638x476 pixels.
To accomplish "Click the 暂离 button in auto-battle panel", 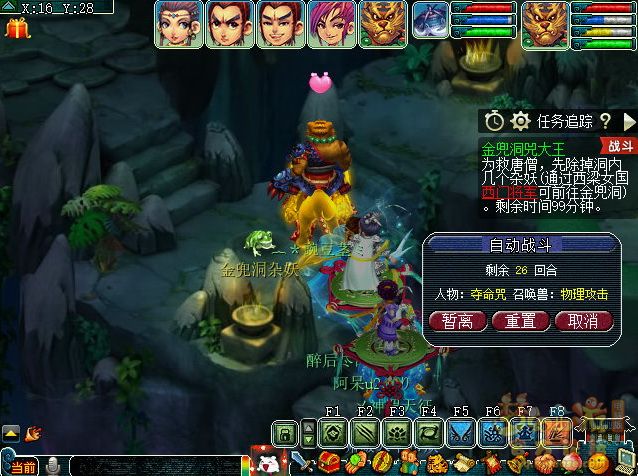I will tap(458, 321).
